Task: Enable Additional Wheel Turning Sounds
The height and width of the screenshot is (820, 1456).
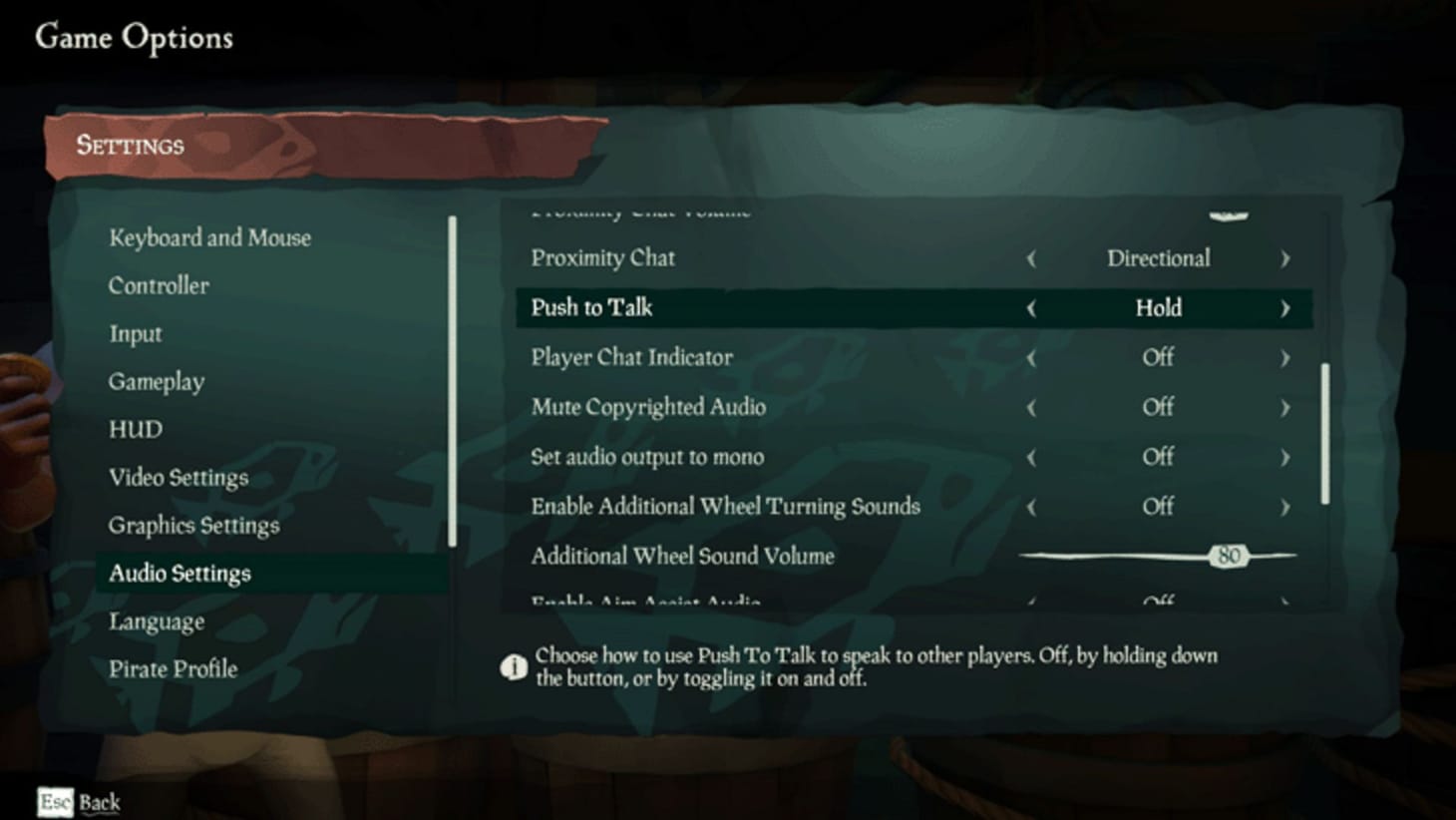Action: click(x=1285, y=506)
